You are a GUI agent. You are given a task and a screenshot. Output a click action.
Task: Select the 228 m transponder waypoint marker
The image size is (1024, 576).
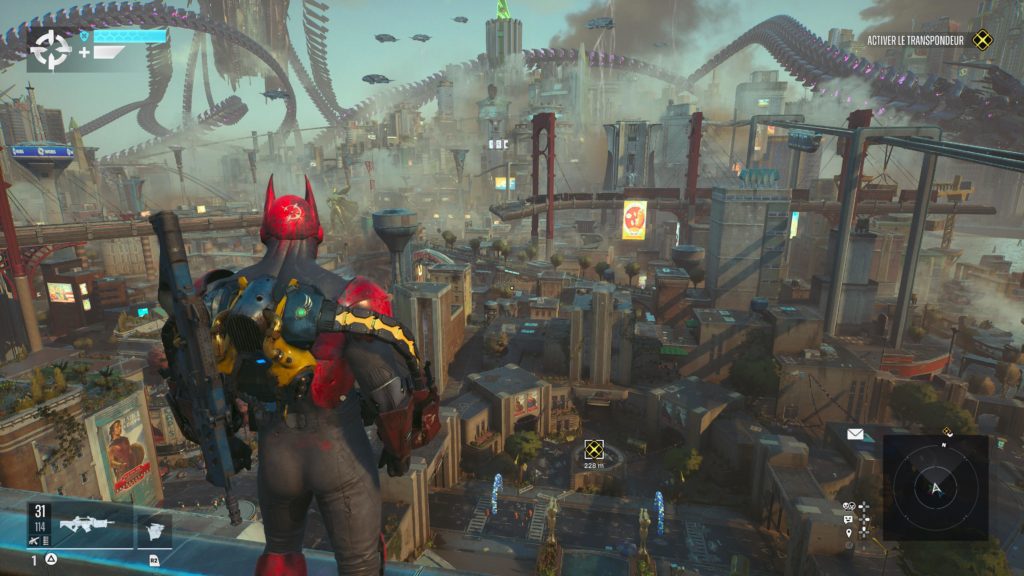(x=594, y=449)
